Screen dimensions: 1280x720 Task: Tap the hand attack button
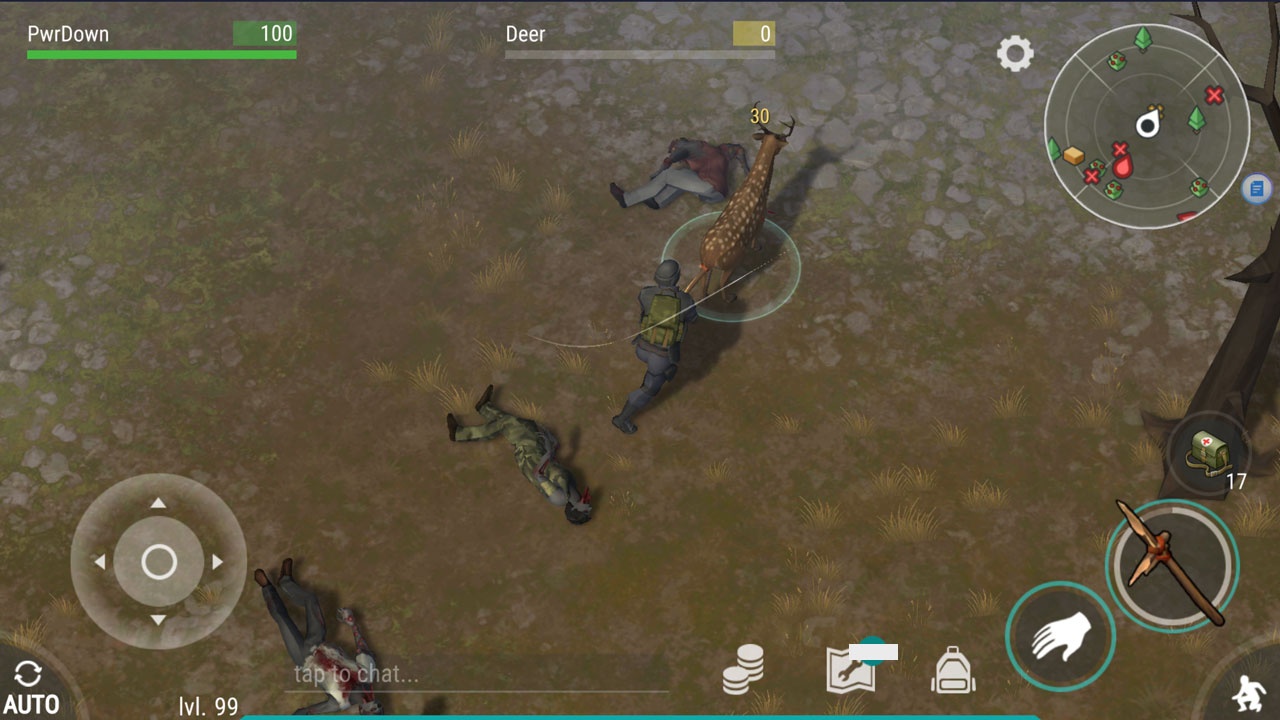coord(1060,634)
